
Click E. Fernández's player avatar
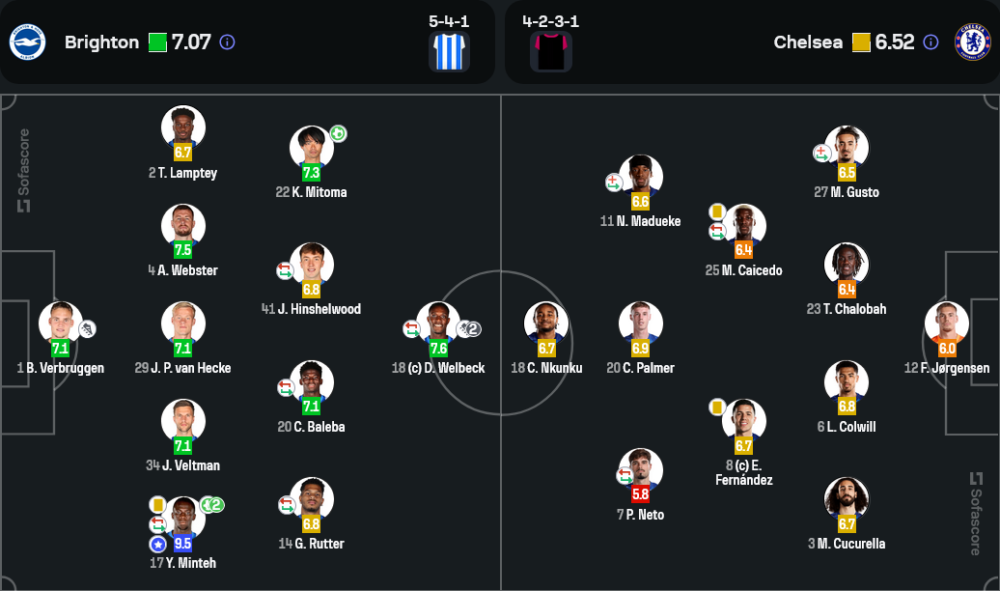tap(744, 420)
